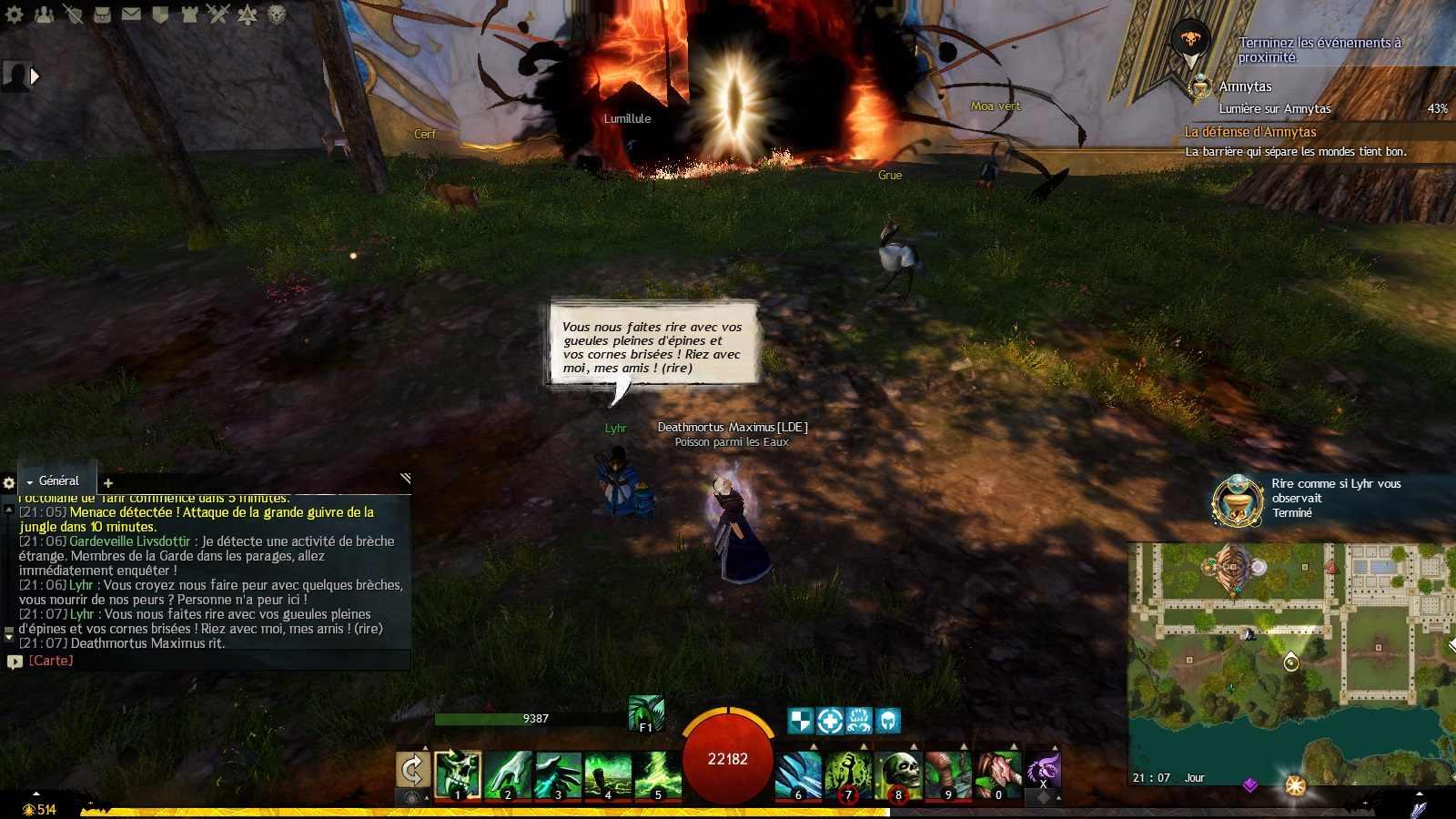Use the icy claws healing skill 6
The width and height of the screenshot is (1456, 819).
[x=798, y=773]
